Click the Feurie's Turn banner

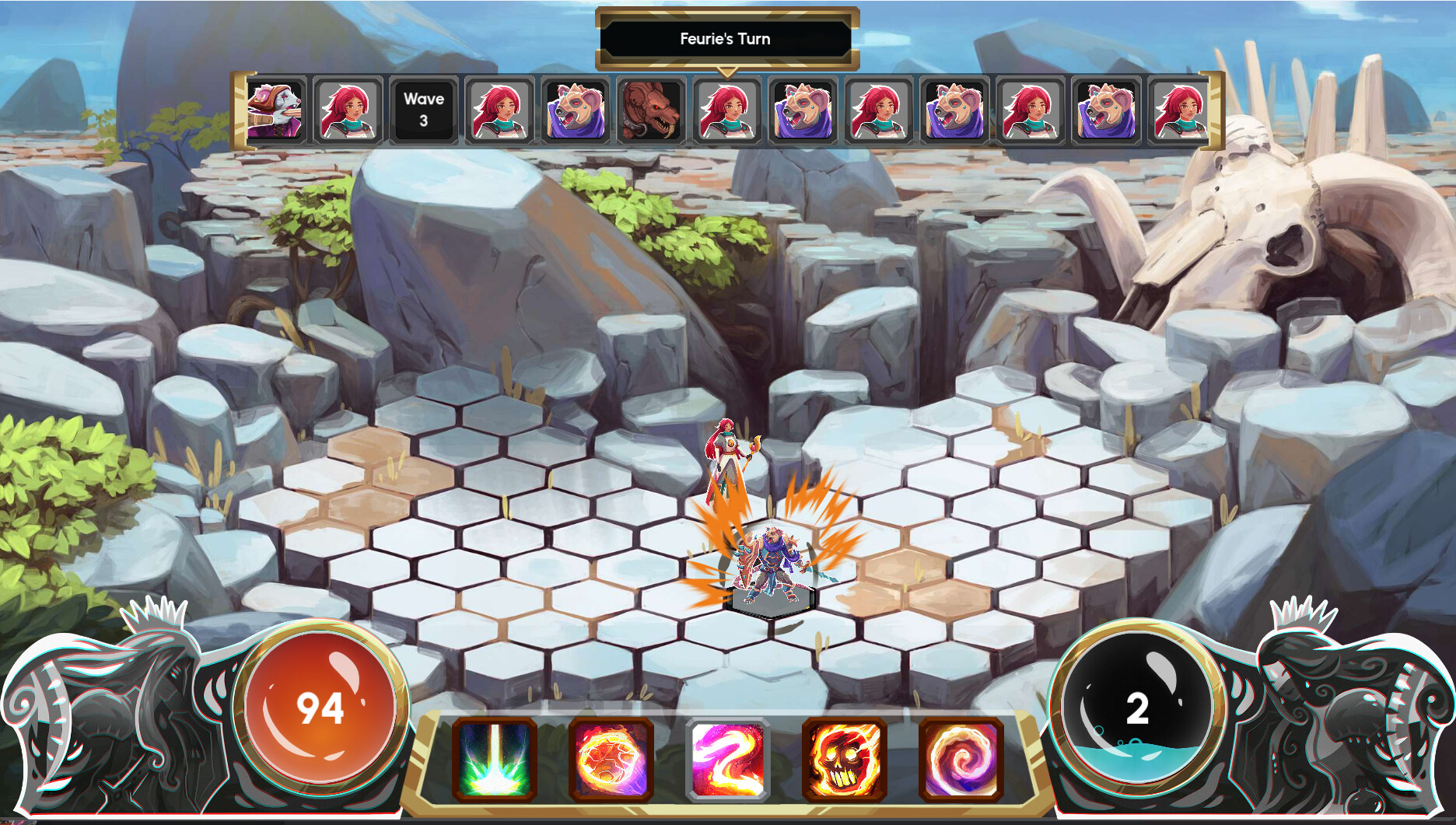(725, 38)
